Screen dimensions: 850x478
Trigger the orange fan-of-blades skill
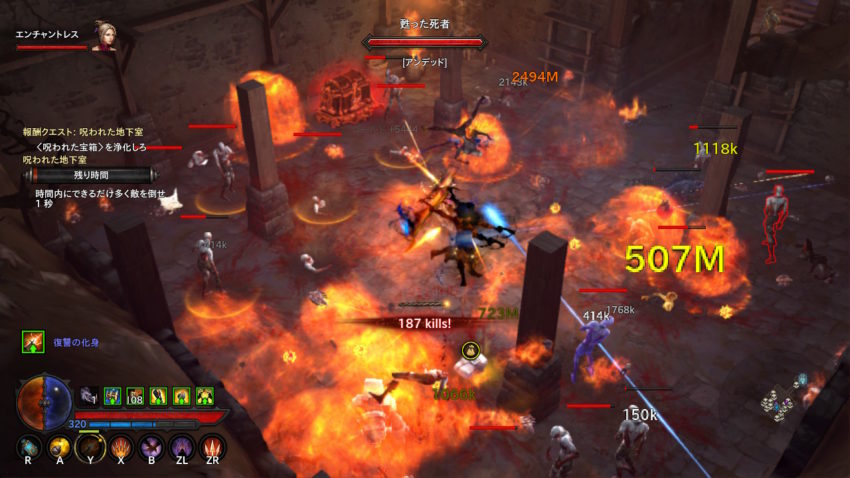coord(122,446)
